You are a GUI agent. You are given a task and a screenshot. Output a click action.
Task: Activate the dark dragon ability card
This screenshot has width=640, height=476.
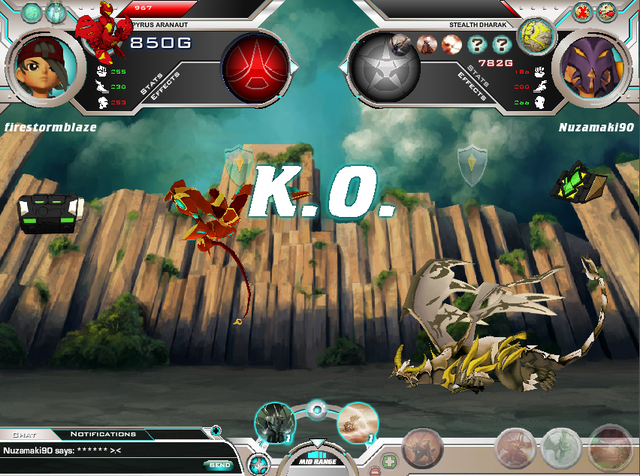tap(273, 423)
